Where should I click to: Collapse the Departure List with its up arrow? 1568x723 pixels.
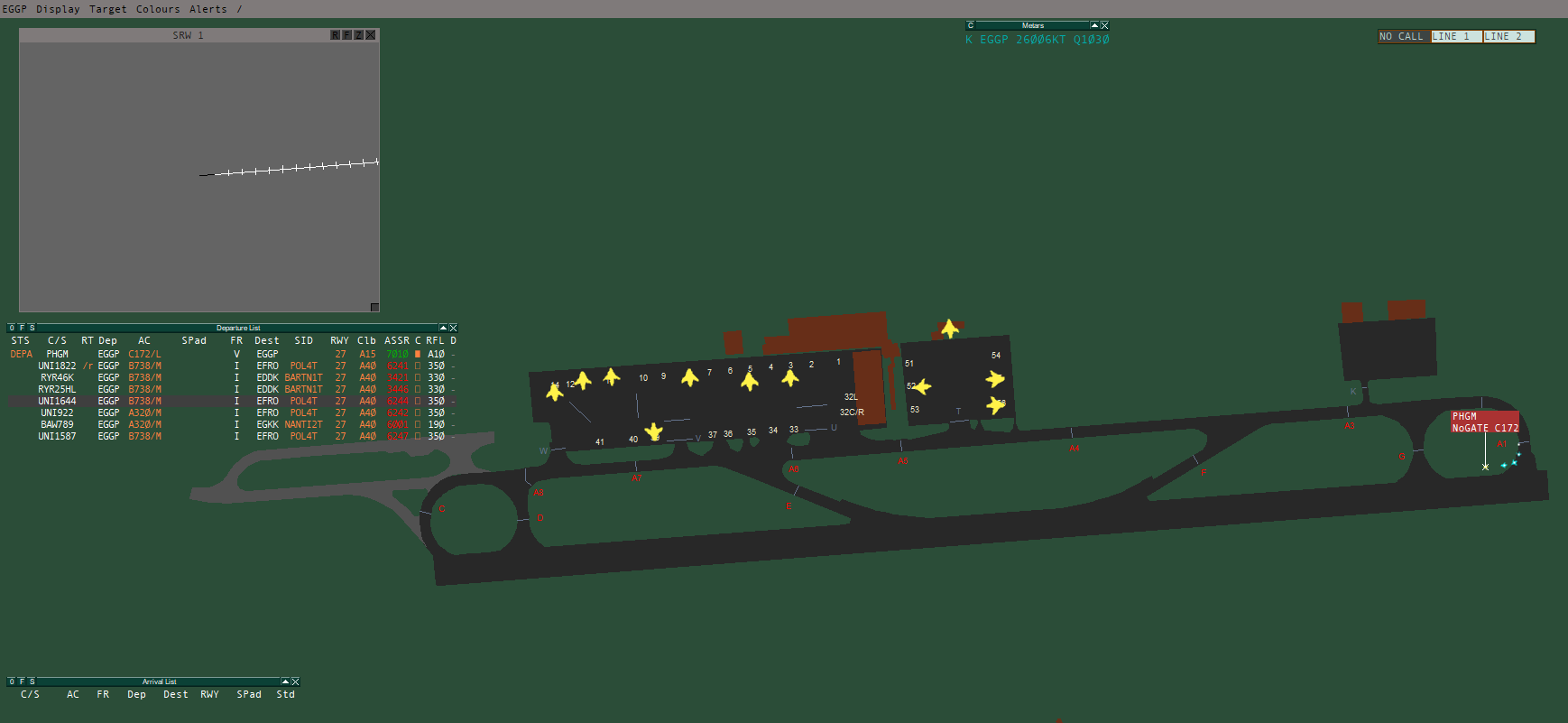point(443,328)
